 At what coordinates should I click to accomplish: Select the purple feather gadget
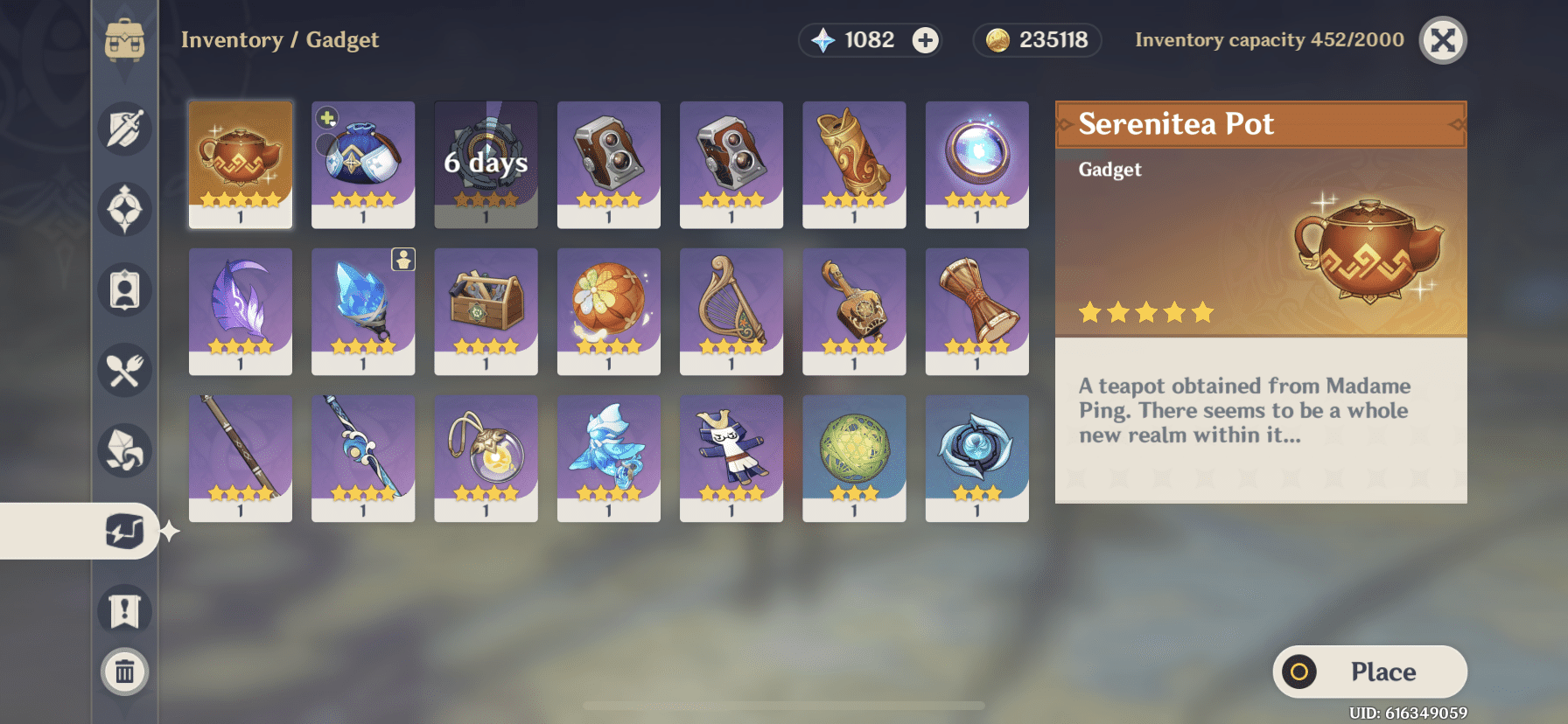point(240,310)
